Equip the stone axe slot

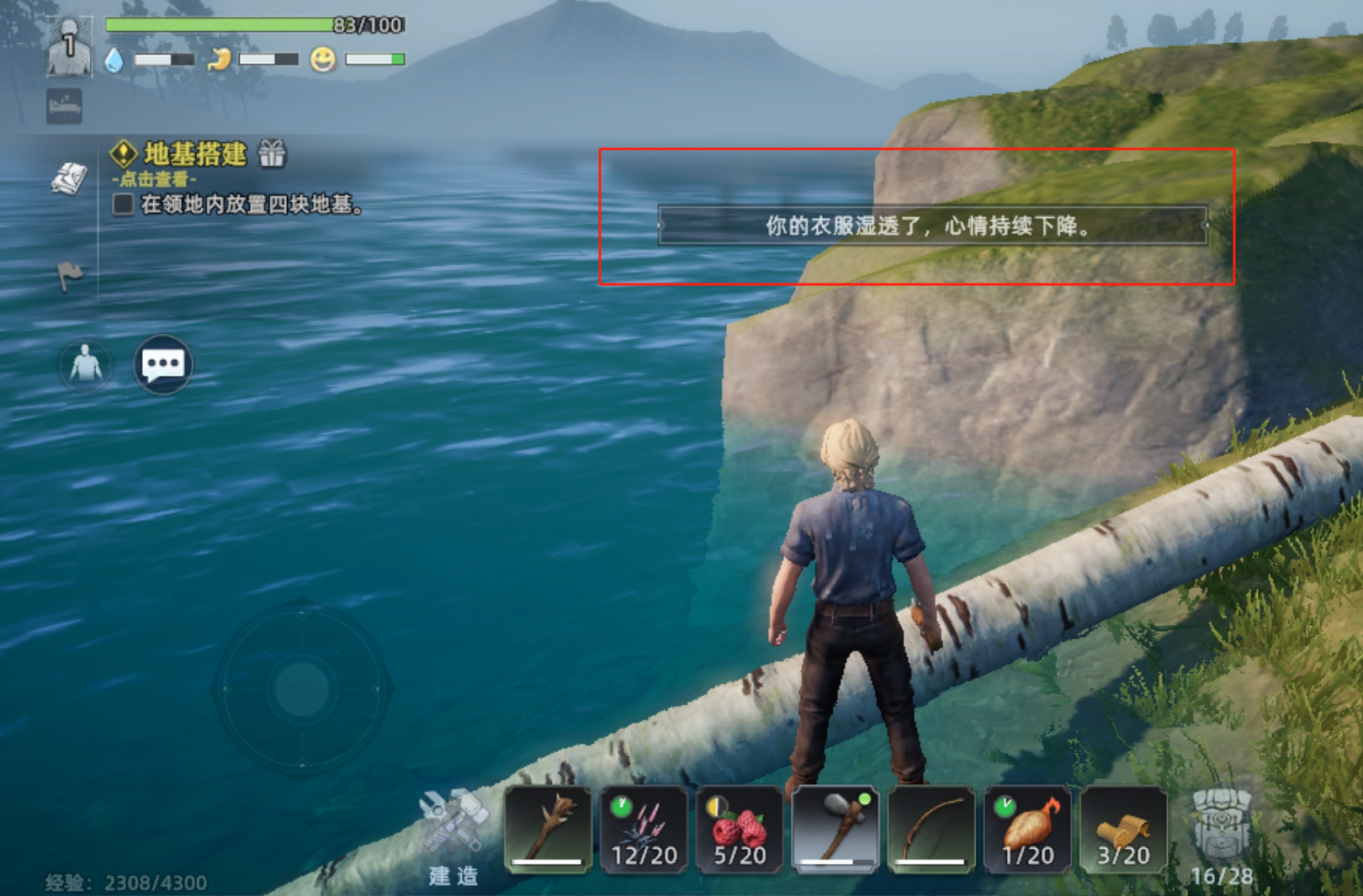pyautogui.click(x=835, y=829)
